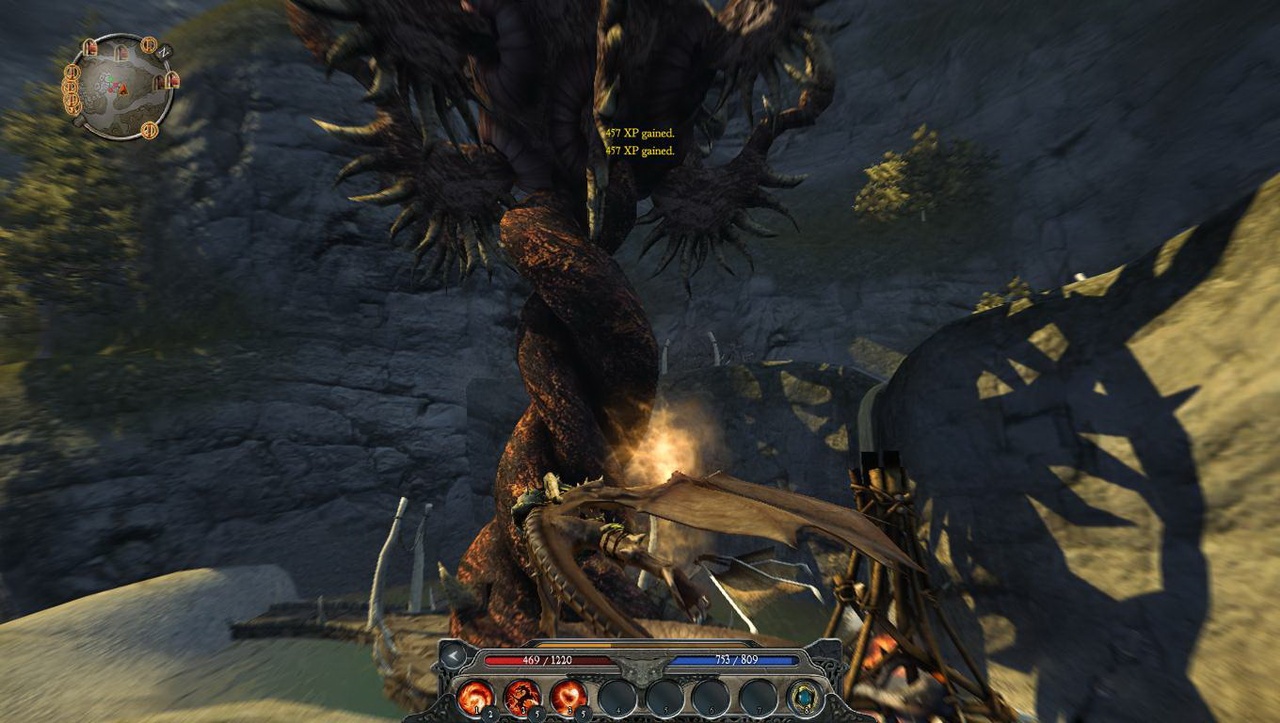Collapse the hotbar using the left arrow button
The width and height of the screenshot is (1280, 723).
(x=452, y=657)
